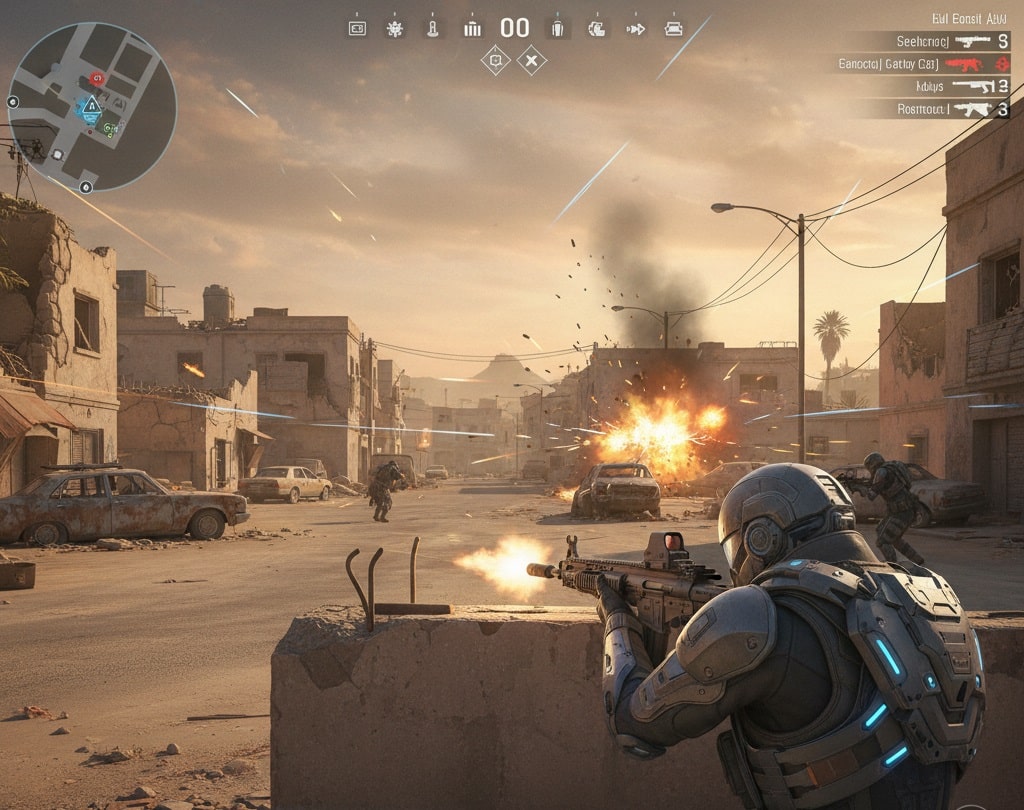Viewport: 1024px width, 810px height.
Task: Click the green objective marker on the minimap
Action: (x=109, y=128)
